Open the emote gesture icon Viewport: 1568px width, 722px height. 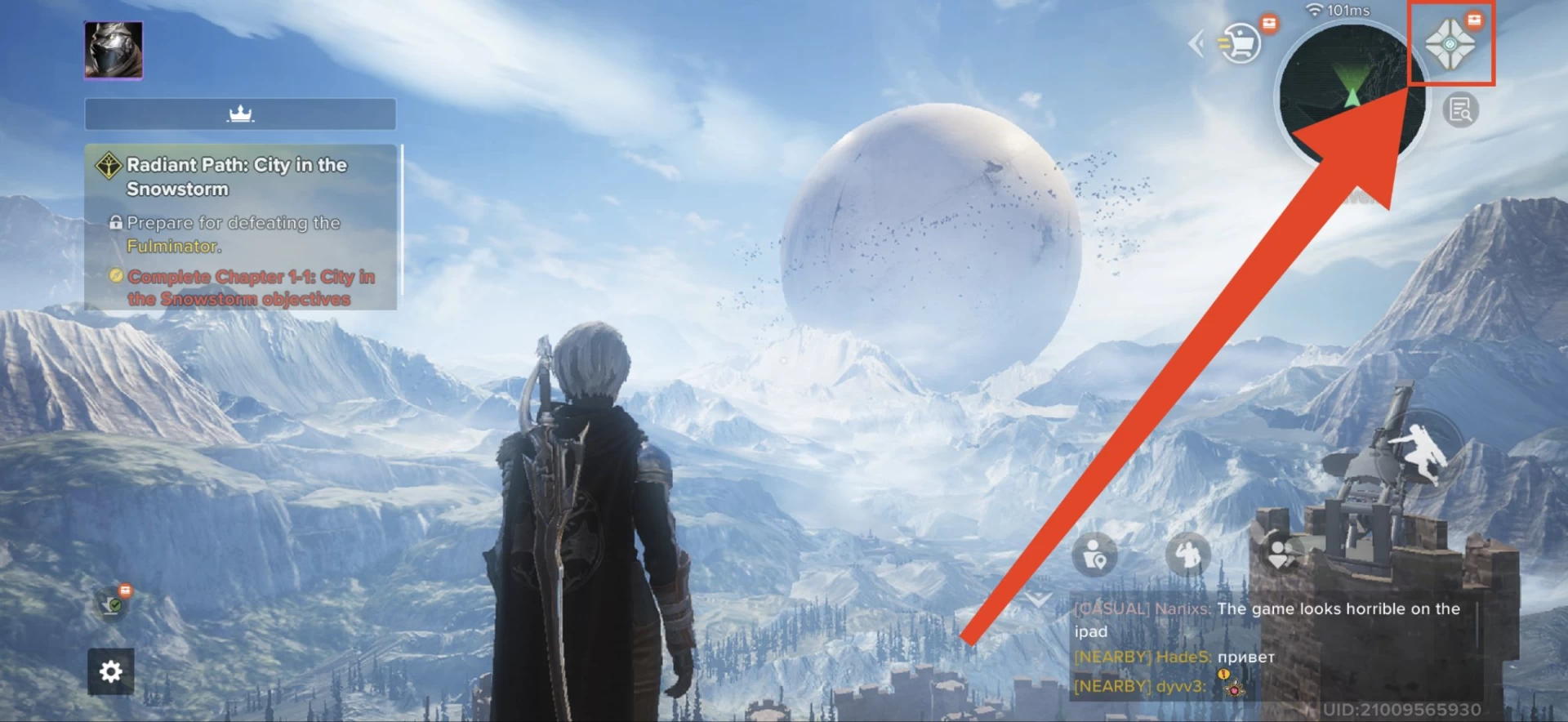coord(1187,555)
